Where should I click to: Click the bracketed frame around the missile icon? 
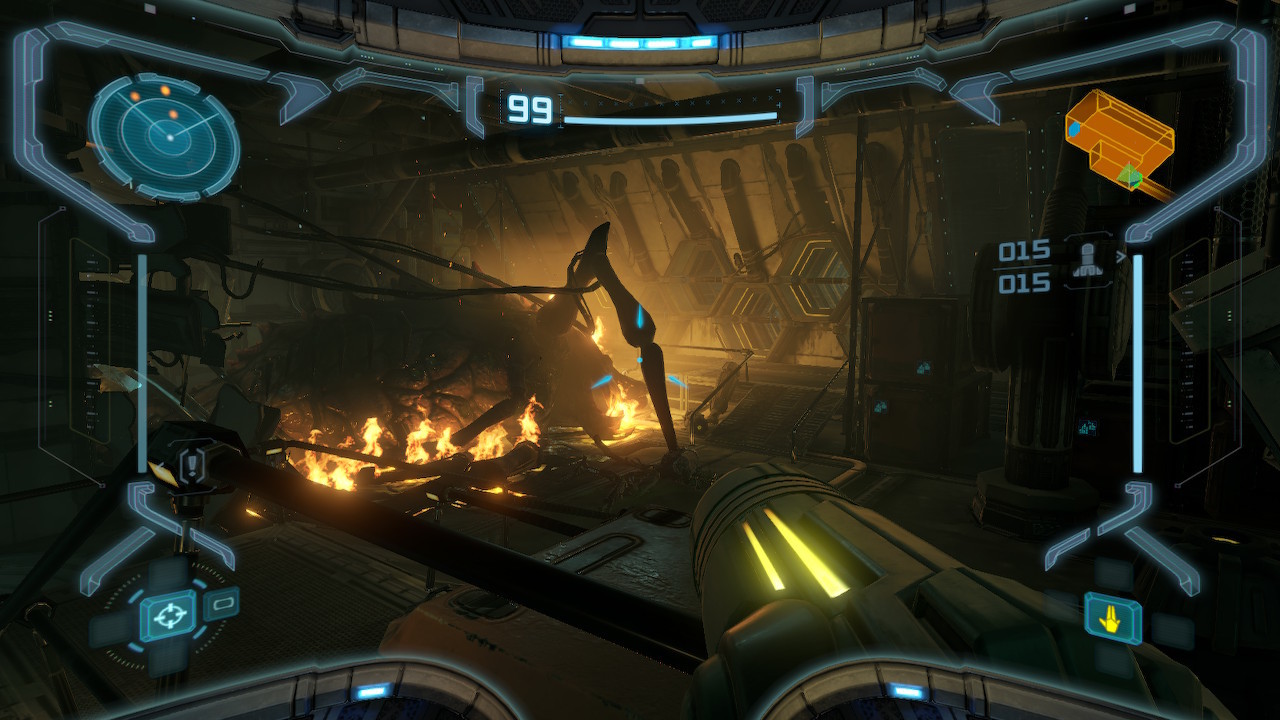click(x=1087, y=236)
